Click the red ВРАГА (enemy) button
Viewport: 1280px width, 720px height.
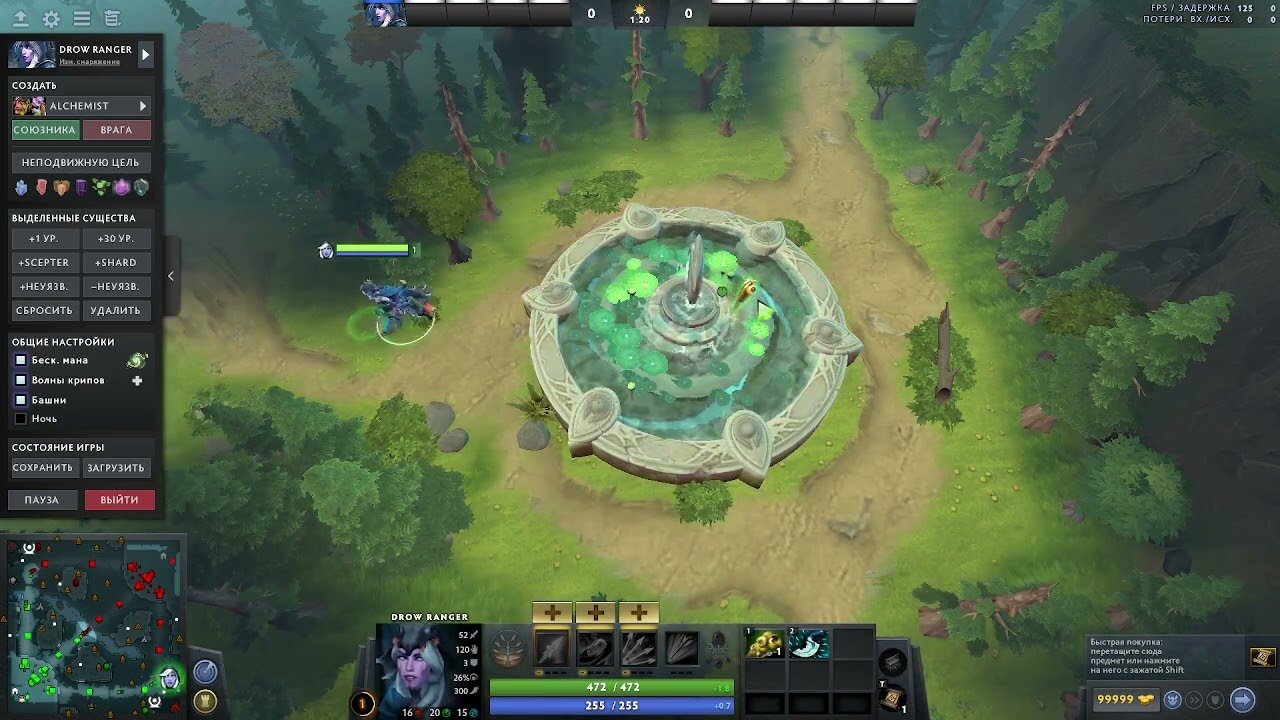116,130
